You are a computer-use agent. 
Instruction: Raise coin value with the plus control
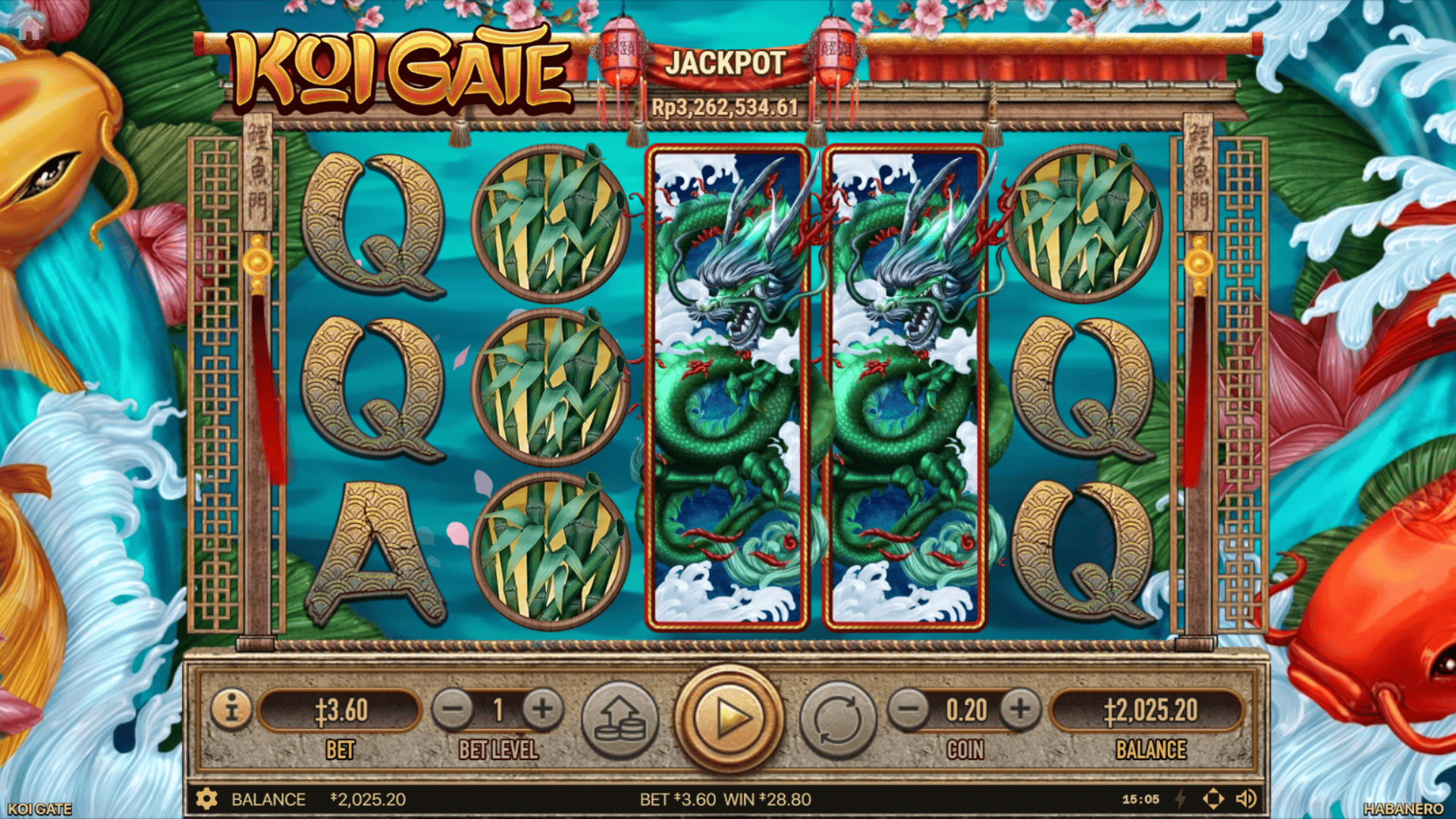1019,711
